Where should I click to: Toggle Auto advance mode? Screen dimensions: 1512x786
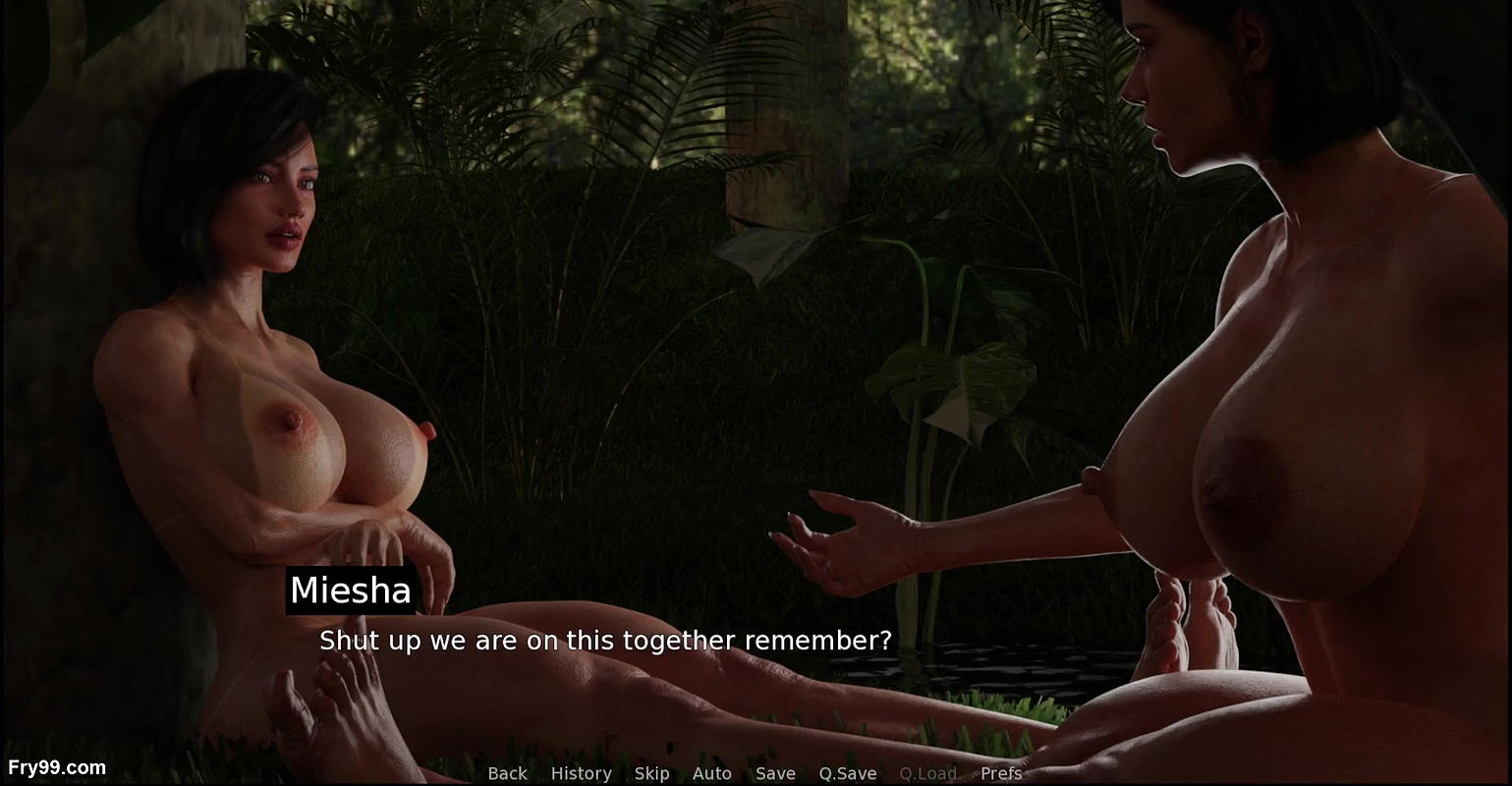[711, 773]
